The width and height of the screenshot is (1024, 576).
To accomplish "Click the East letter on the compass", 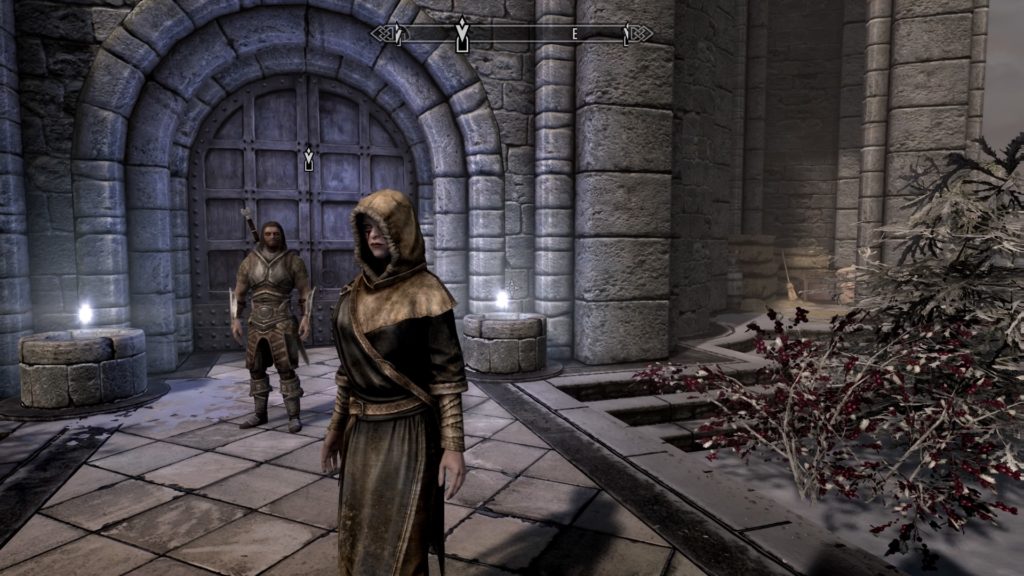I will pos(575,34).
